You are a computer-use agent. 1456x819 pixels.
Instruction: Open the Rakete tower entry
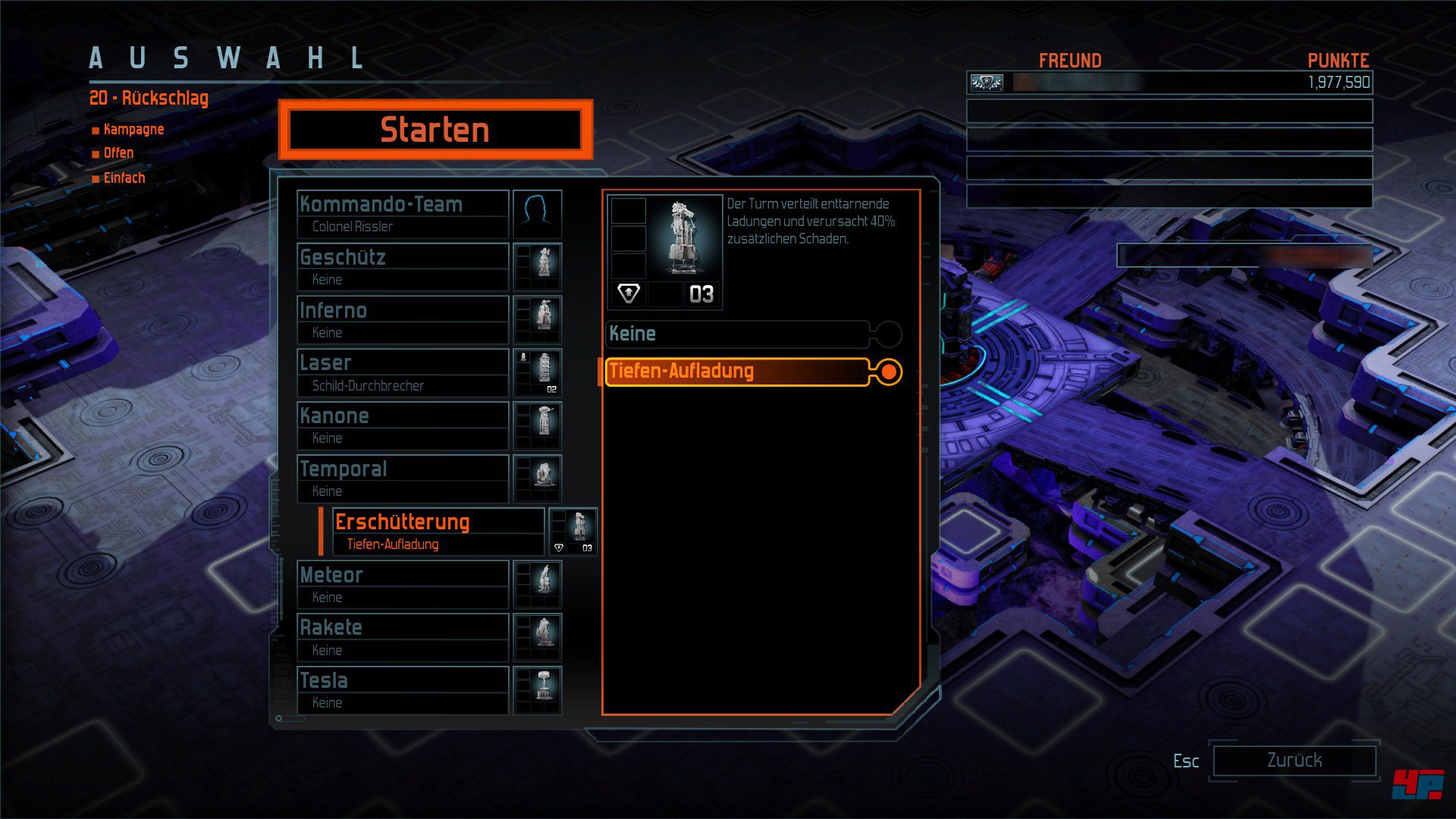tap(403, 638)
